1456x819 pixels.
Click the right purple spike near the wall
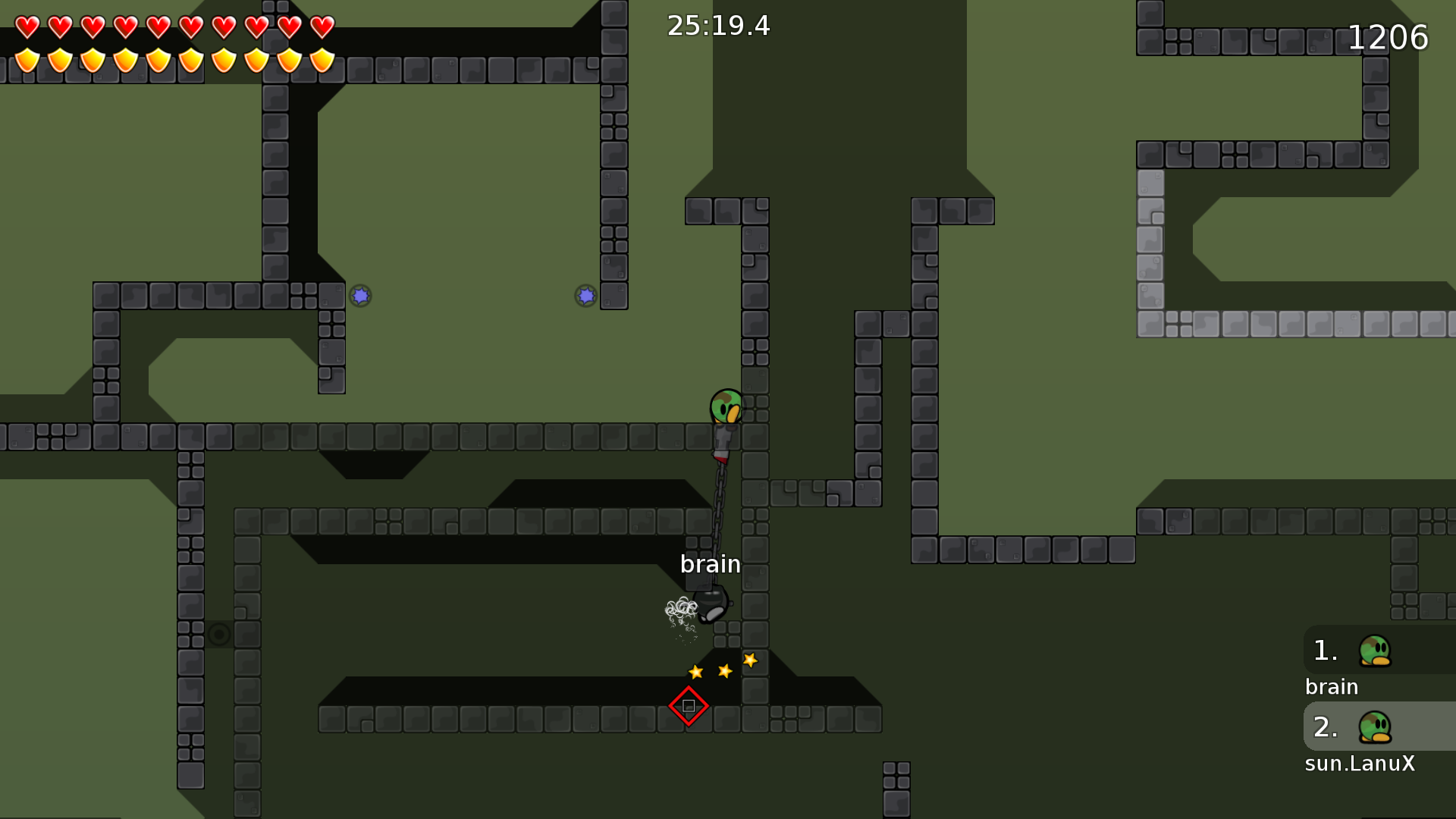[x=586, y=295]
